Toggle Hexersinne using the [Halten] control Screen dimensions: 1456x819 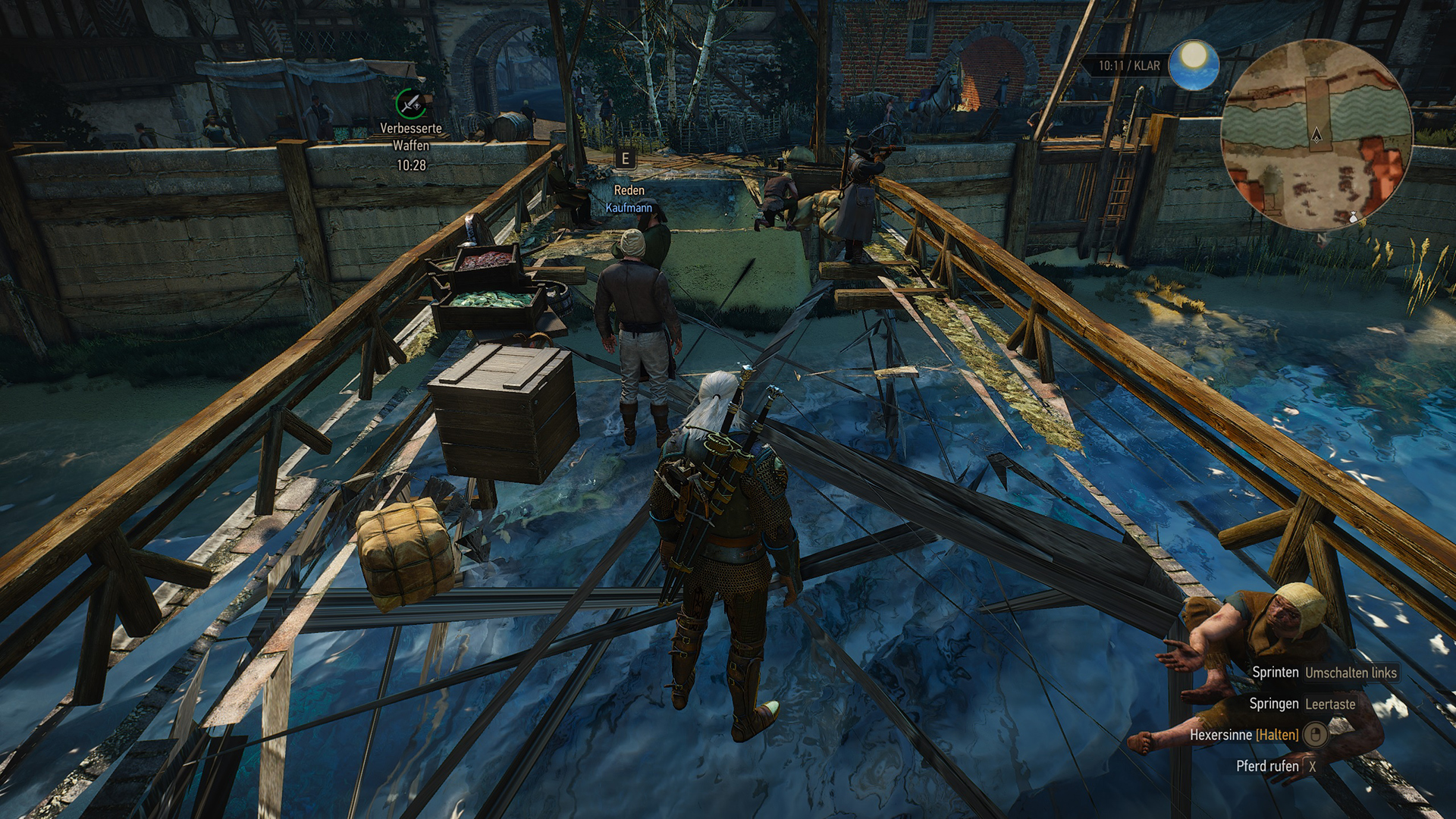[x=1276, y=736]
